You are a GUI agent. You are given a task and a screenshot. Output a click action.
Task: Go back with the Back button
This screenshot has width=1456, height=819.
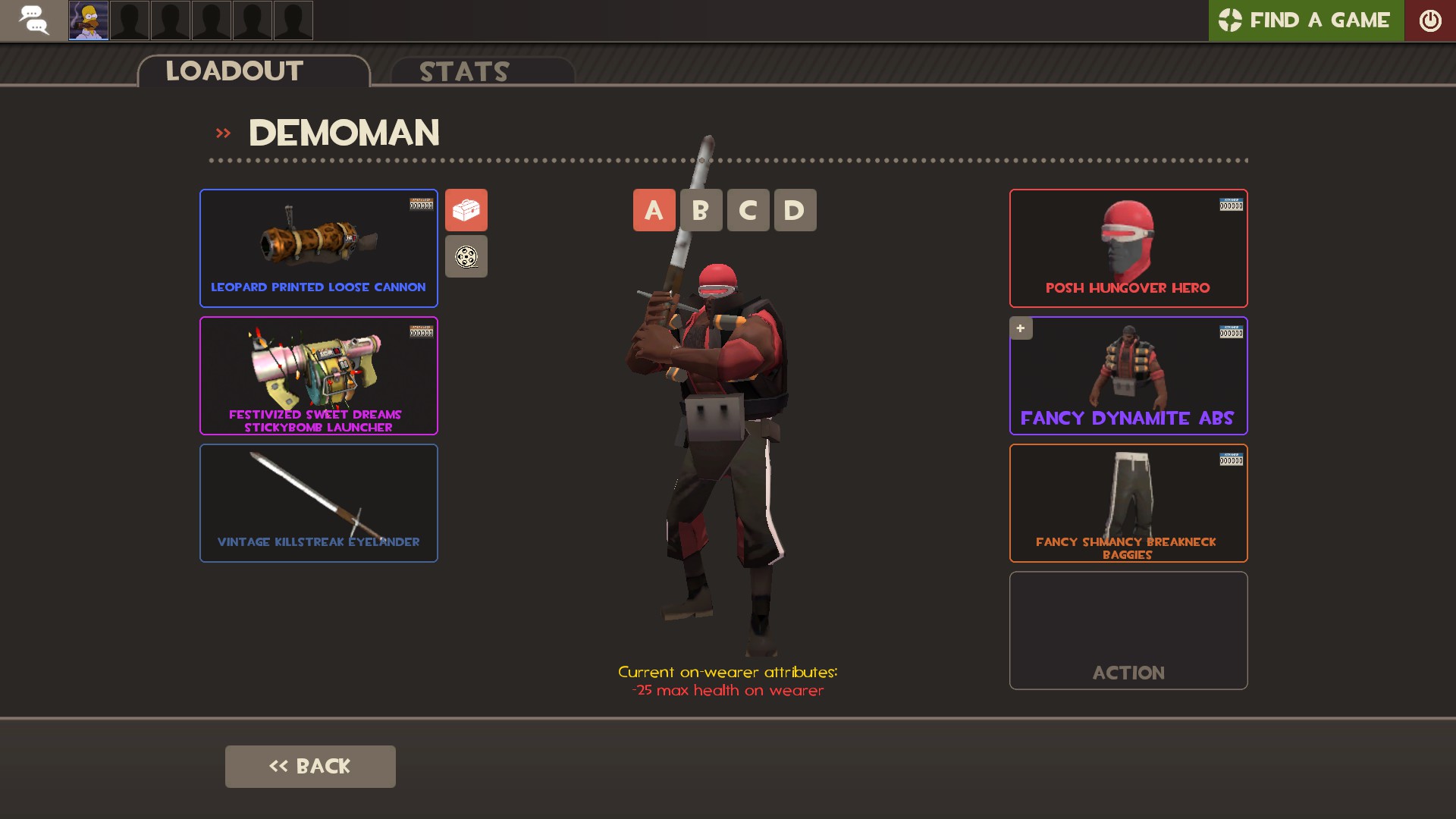tap(310, 766)
